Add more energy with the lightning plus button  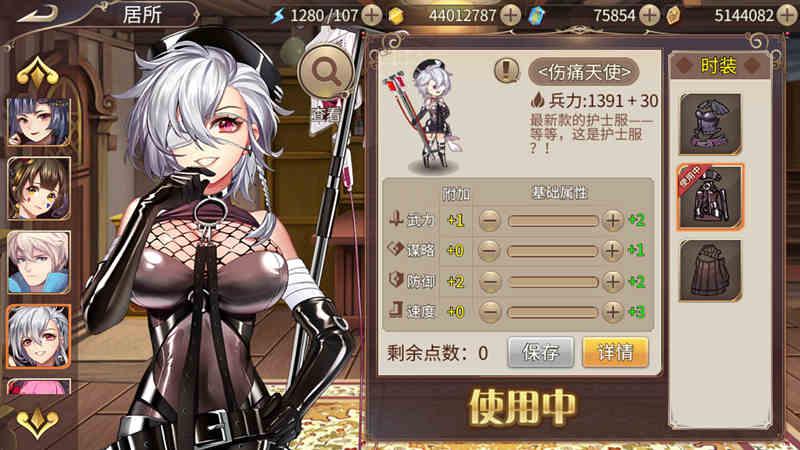(371, 15)
